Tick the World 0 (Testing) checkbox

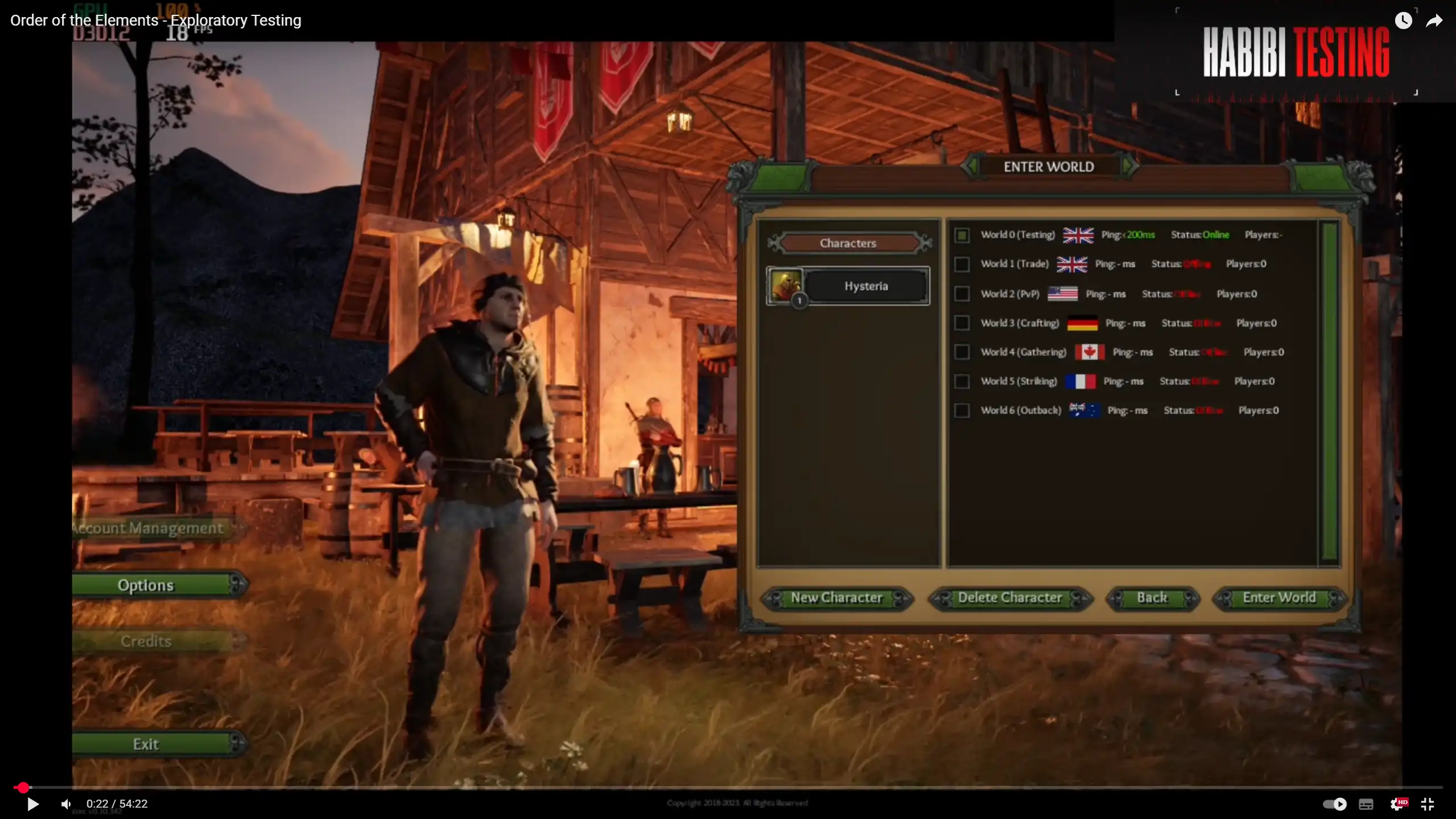click(962, 235)
